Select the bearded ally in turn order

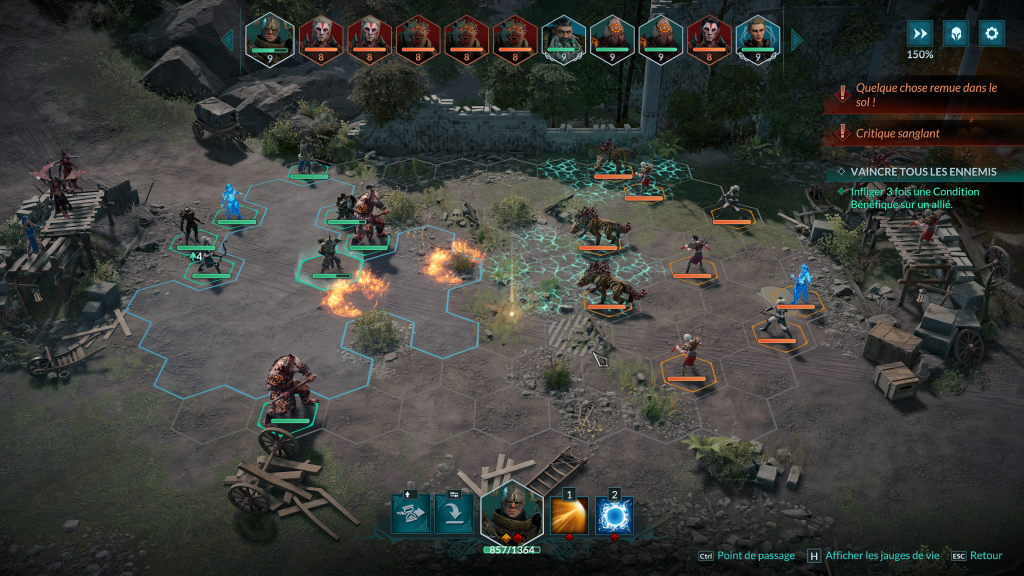coord(563,40)
